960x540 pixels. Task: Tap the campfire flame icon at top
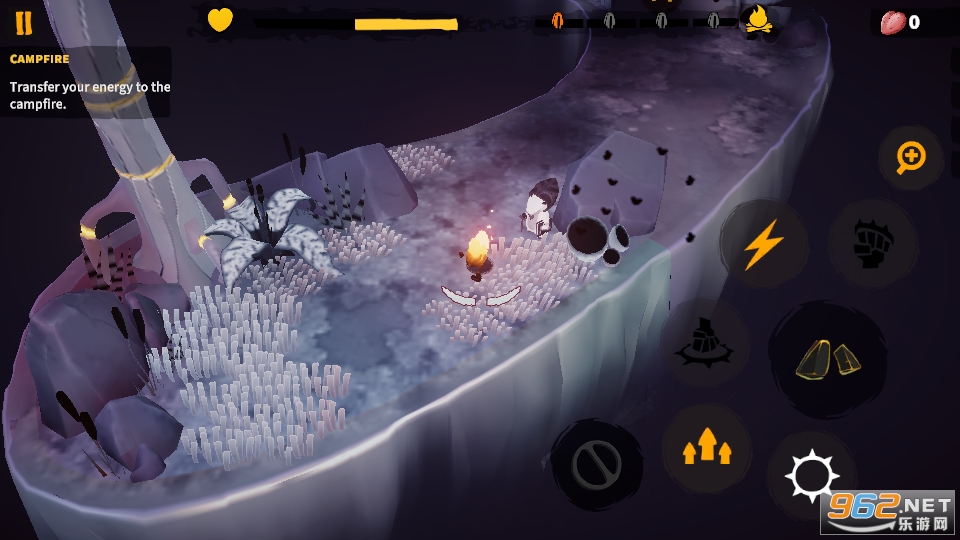pos(759,20)
